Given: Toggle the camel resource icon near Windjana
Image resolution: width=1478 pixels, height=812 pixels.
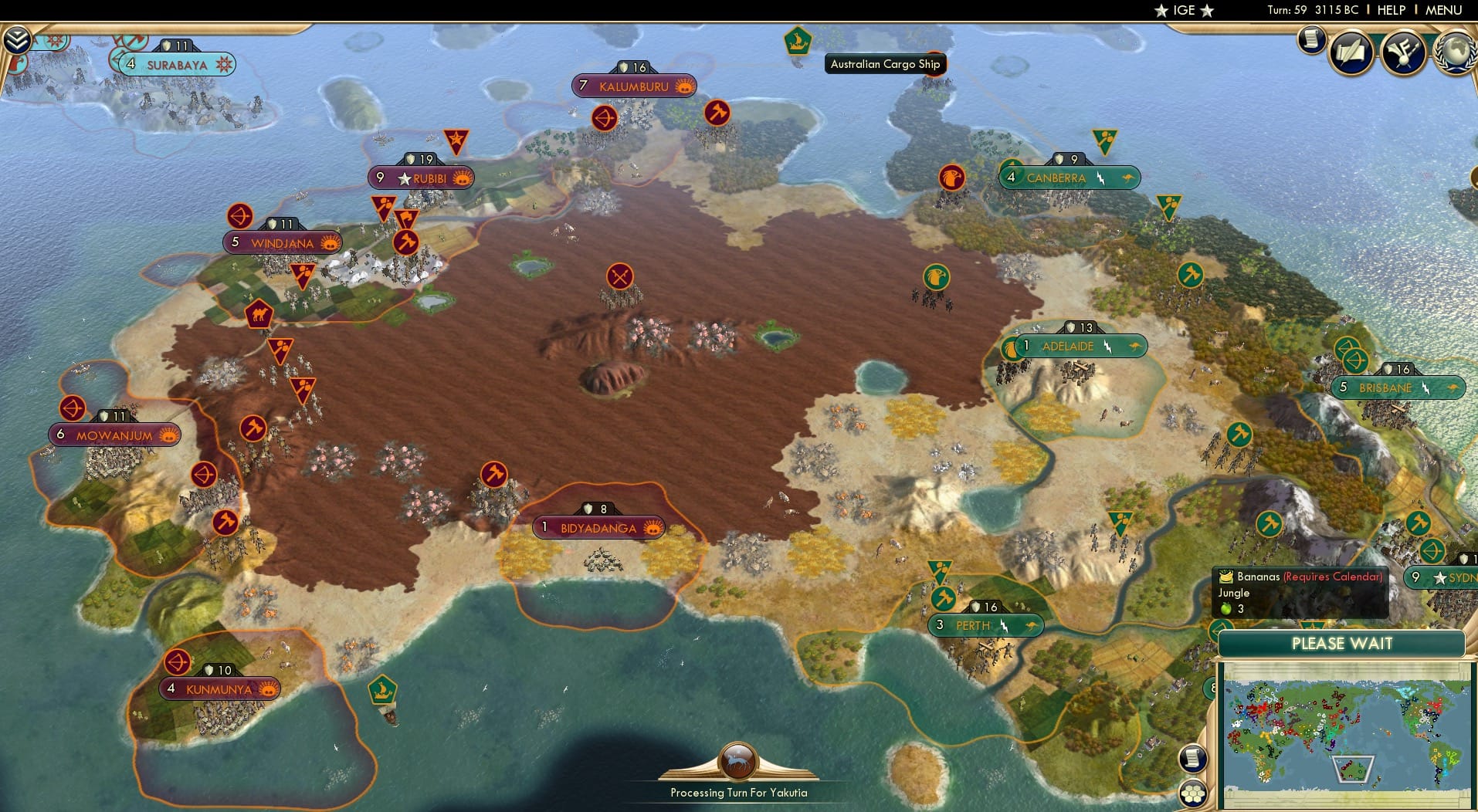Looking at the screenshot, I should pos(260,312).
